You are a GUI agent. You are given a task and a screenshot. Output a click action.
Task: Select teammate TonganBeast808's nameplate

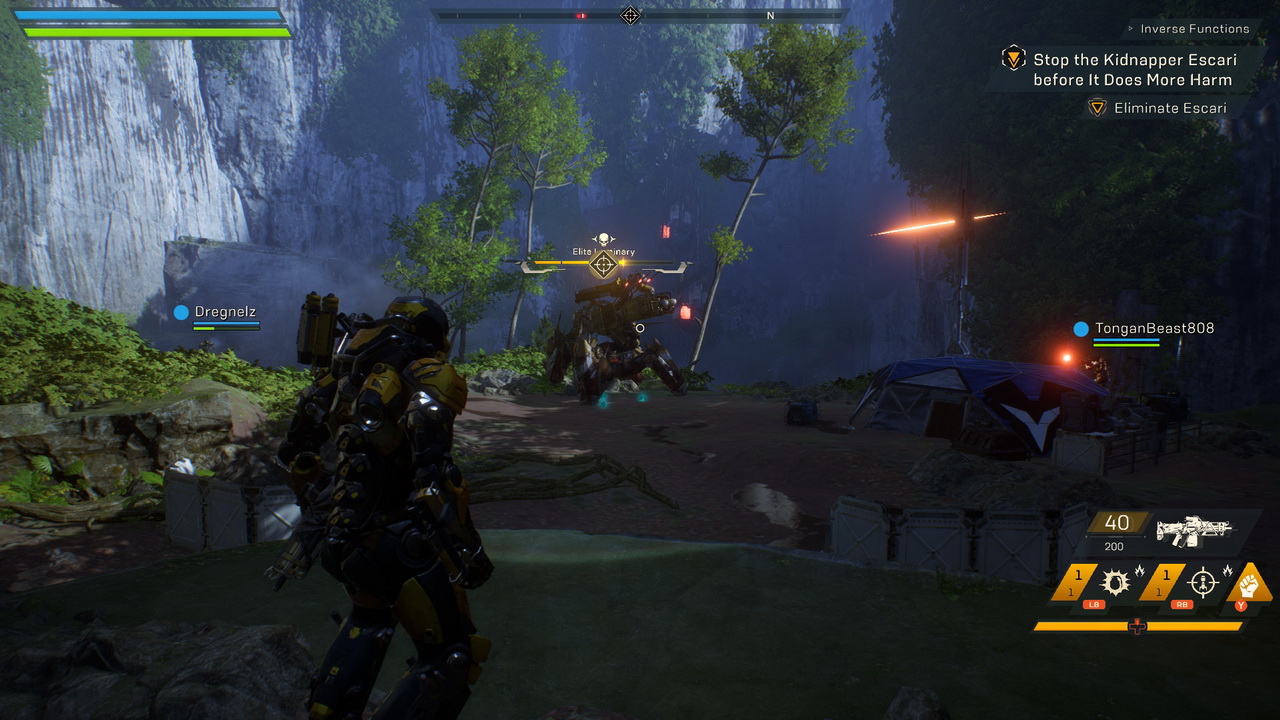[x=1153, y=328]
